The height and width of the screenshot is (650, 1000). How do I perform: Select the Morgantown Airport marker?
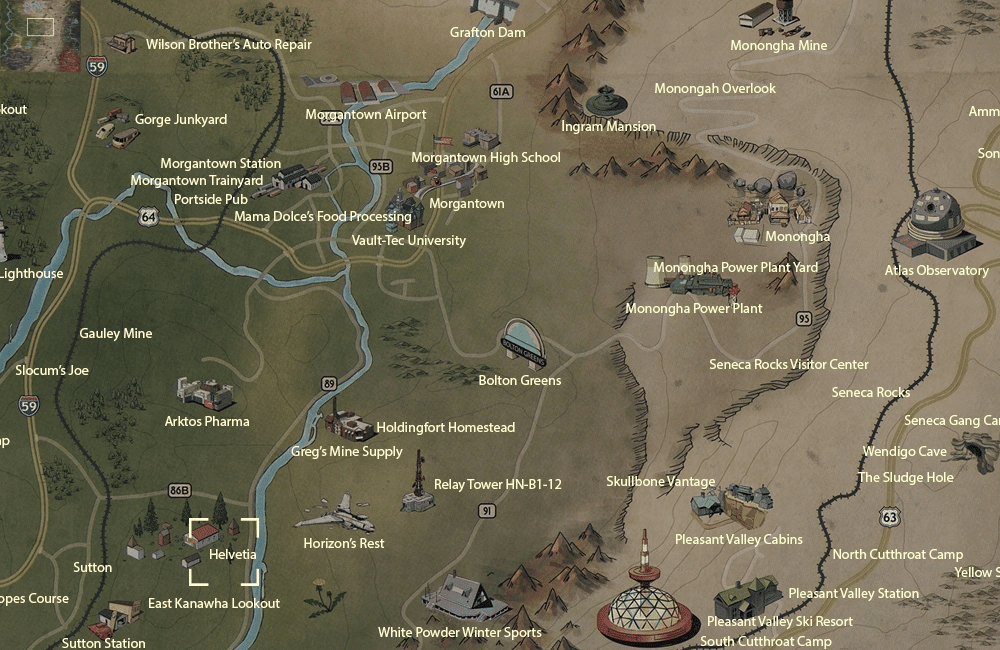pyautogui.click(x=363, y=92)
